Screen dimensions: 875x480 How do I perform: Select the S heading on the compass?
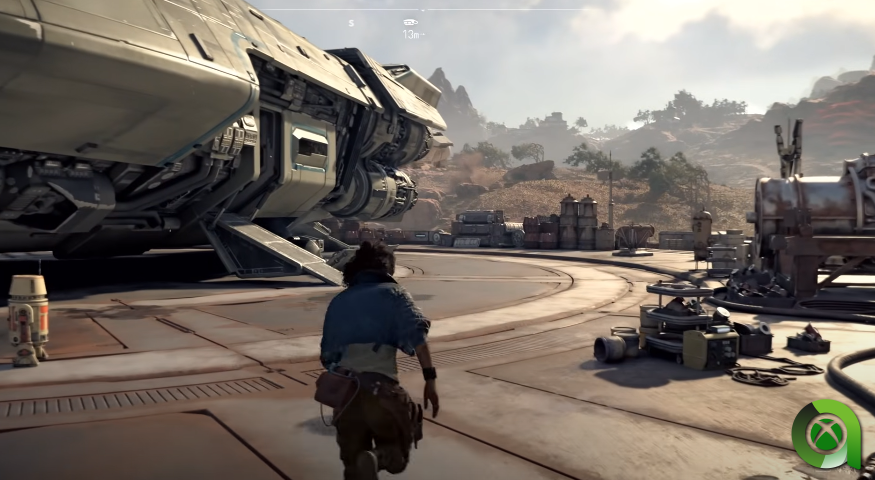pyautogui.click(x=351, y=22)
